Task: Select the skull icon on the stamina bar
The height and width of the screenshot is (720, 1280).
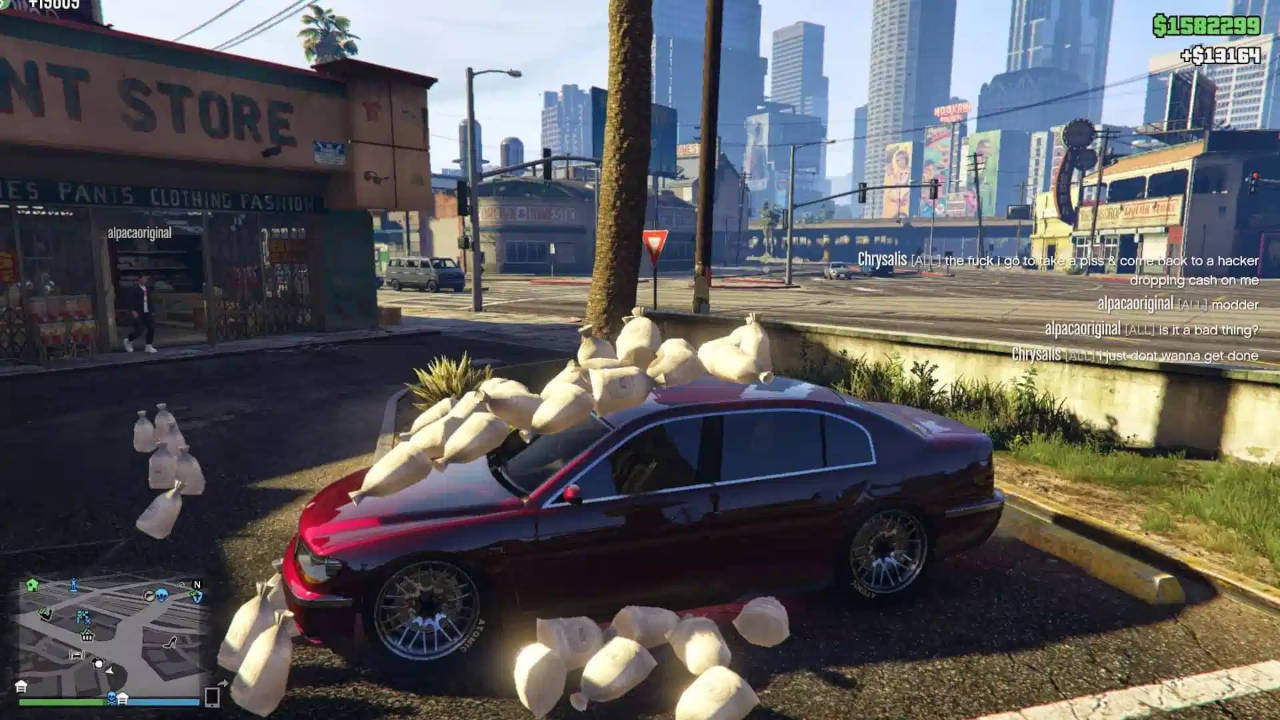Action: [x=111, y=697]
